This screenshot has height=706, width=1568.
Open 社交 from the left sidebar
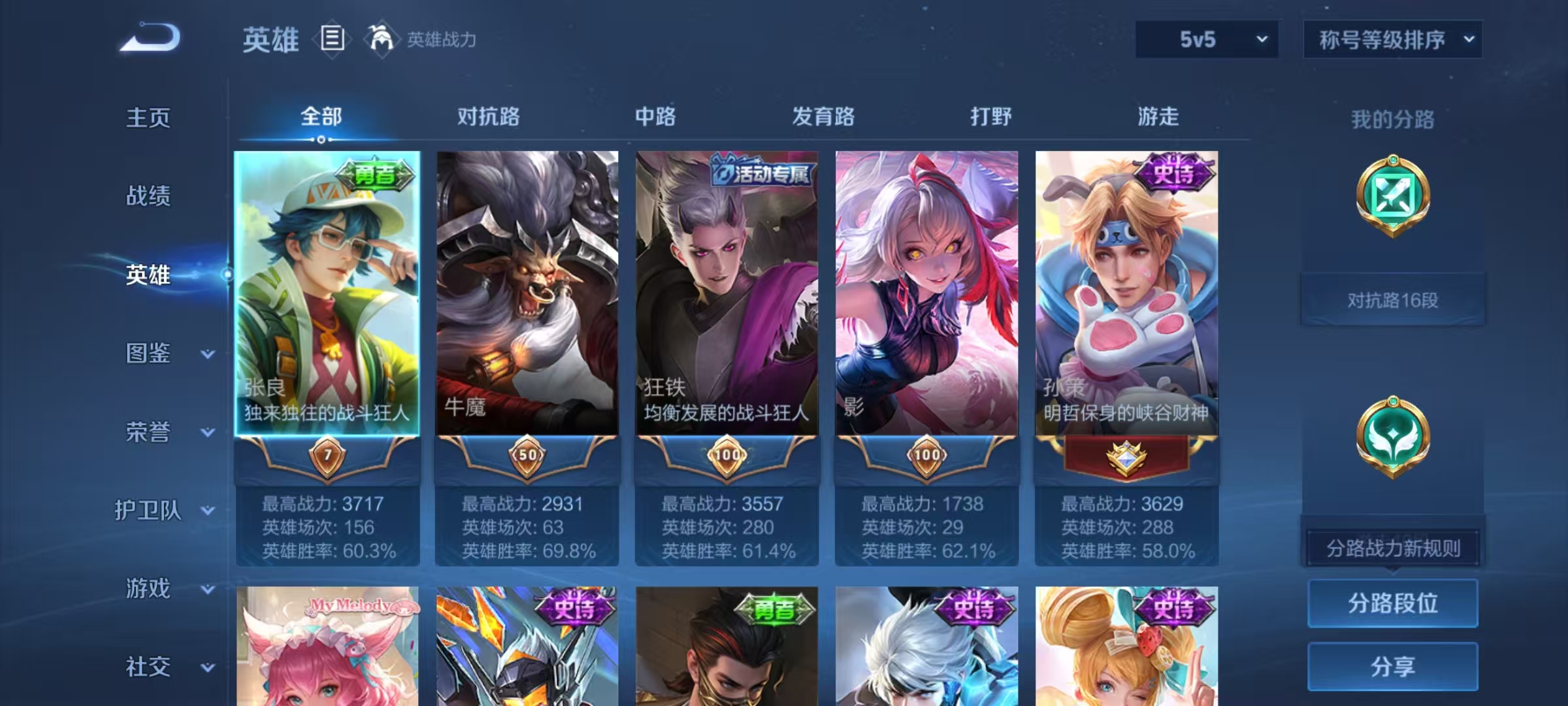147,667
